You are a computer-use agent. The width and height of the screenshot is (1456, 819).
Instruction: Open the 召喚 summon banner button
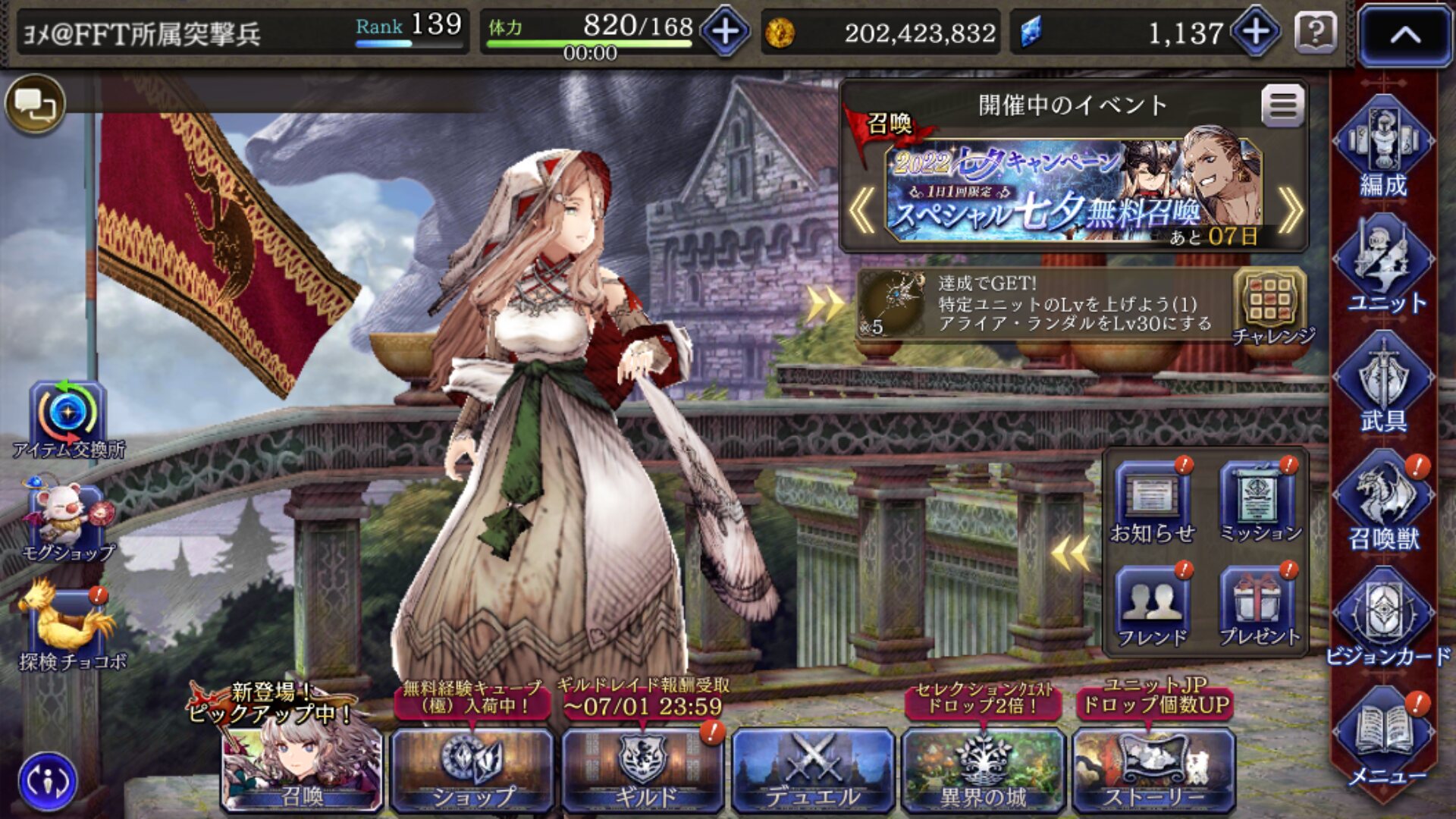point(302,767)
